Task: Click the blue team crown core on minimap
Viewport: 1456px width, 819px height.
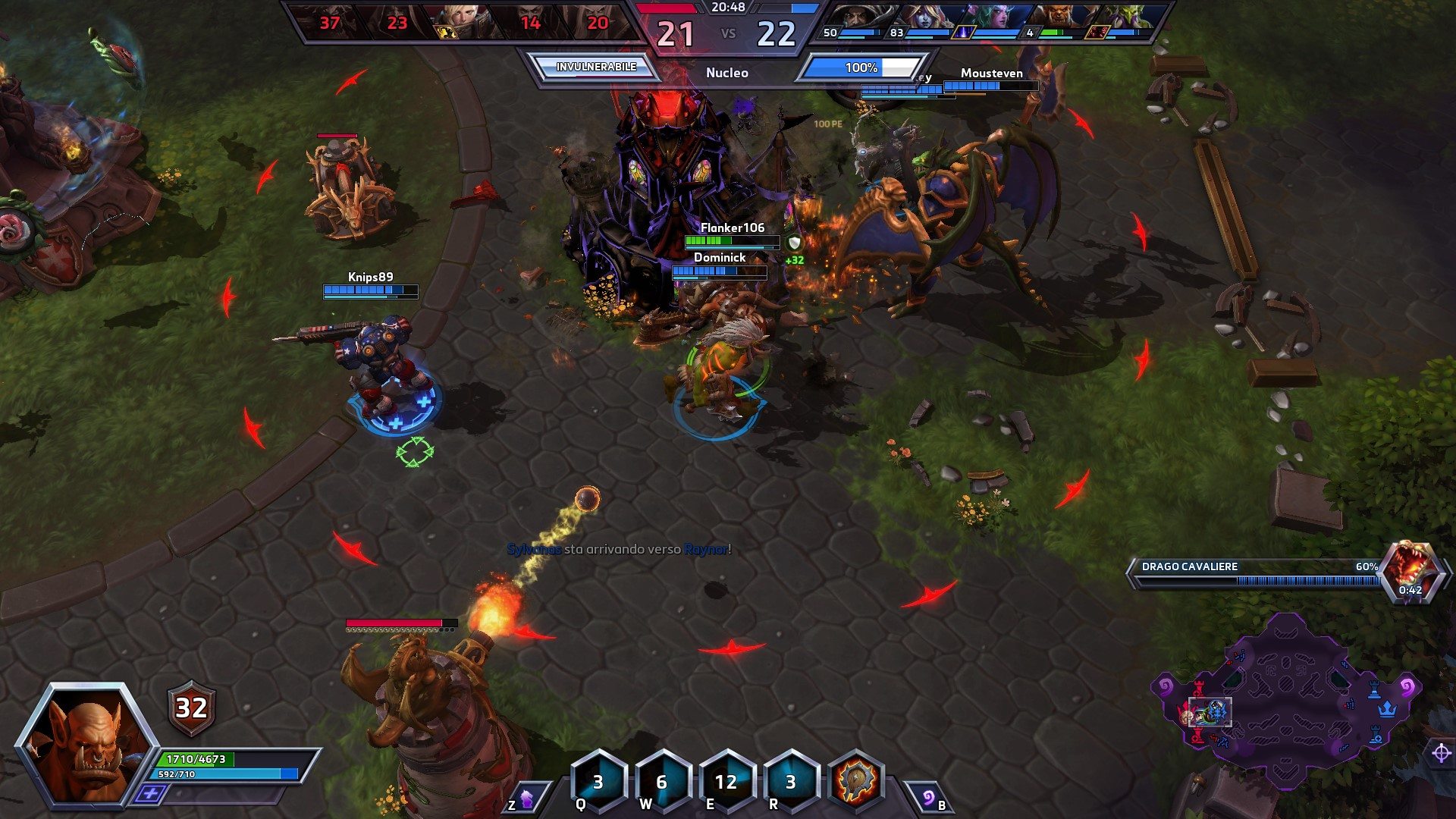Action: click(1388, 709)
